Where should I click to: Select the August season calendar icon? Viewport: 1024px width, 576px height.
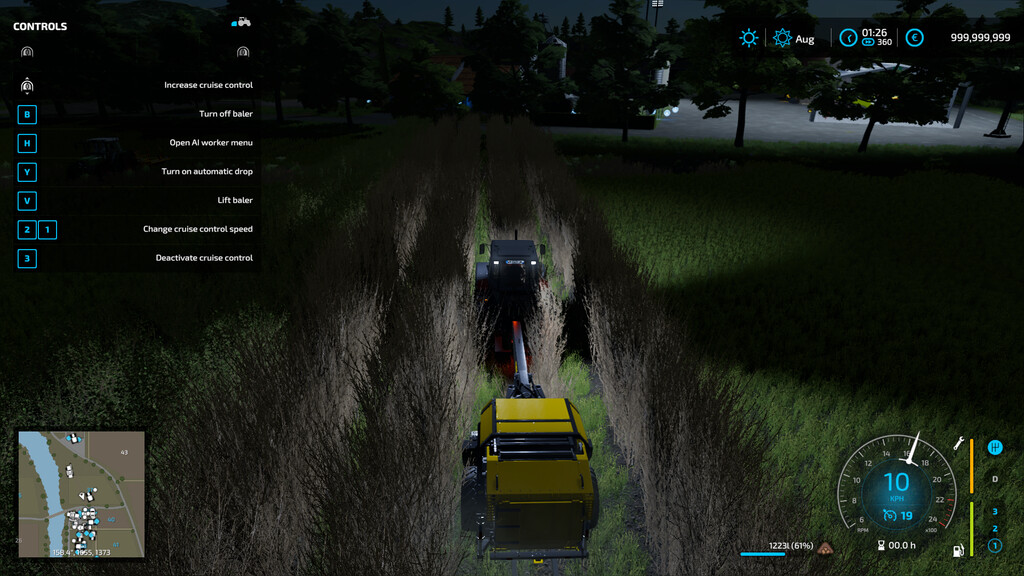(782, 38)
